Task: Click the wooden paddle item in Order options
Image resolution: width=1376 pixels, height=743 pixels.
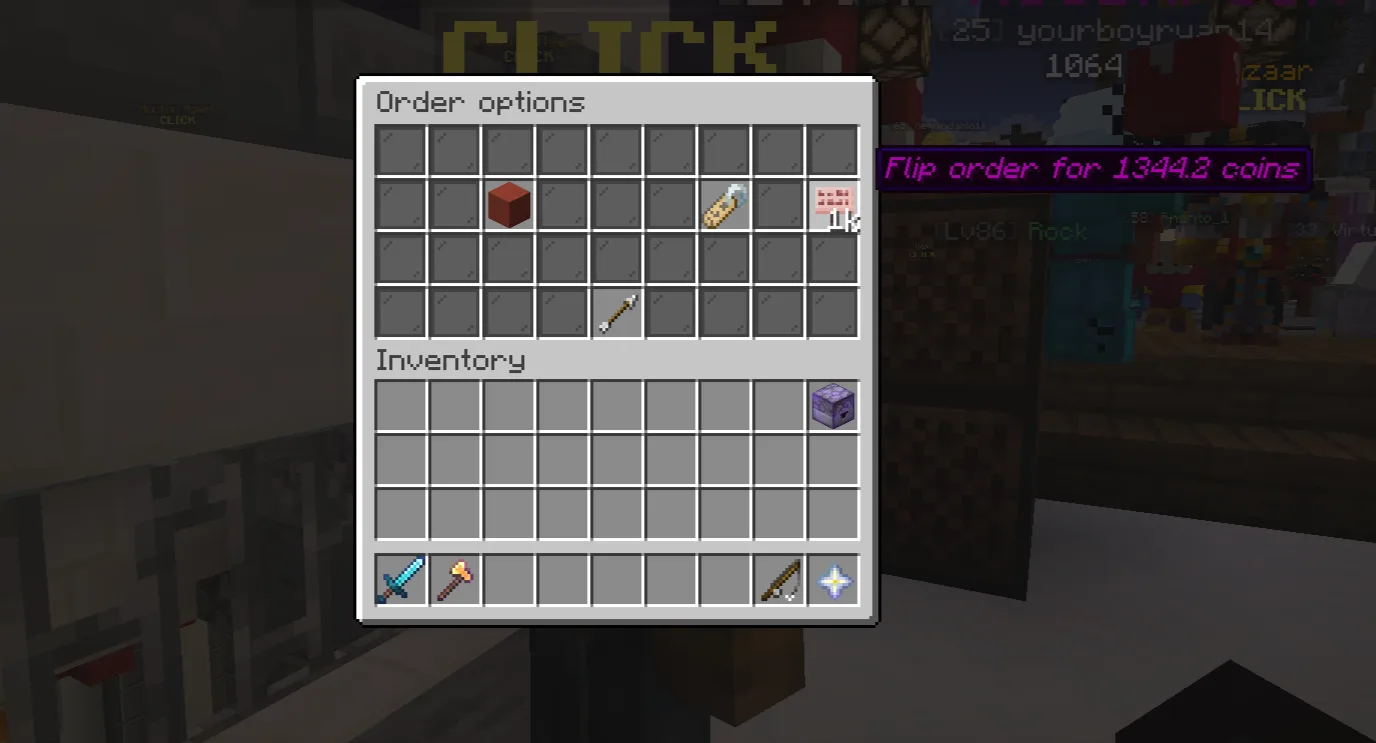Action: tap(724, 205)
